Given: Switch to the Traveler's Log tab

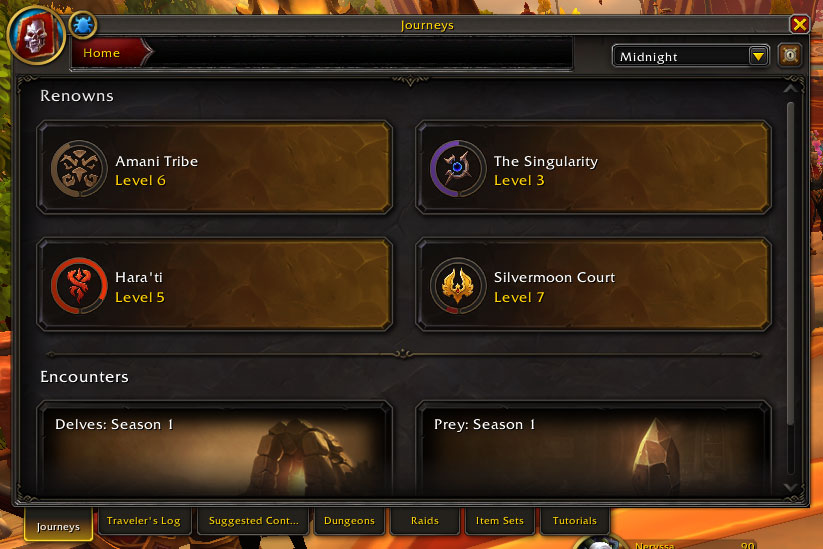Looking at the screenshot, I should pyautogui.click(x=143, y=521).
